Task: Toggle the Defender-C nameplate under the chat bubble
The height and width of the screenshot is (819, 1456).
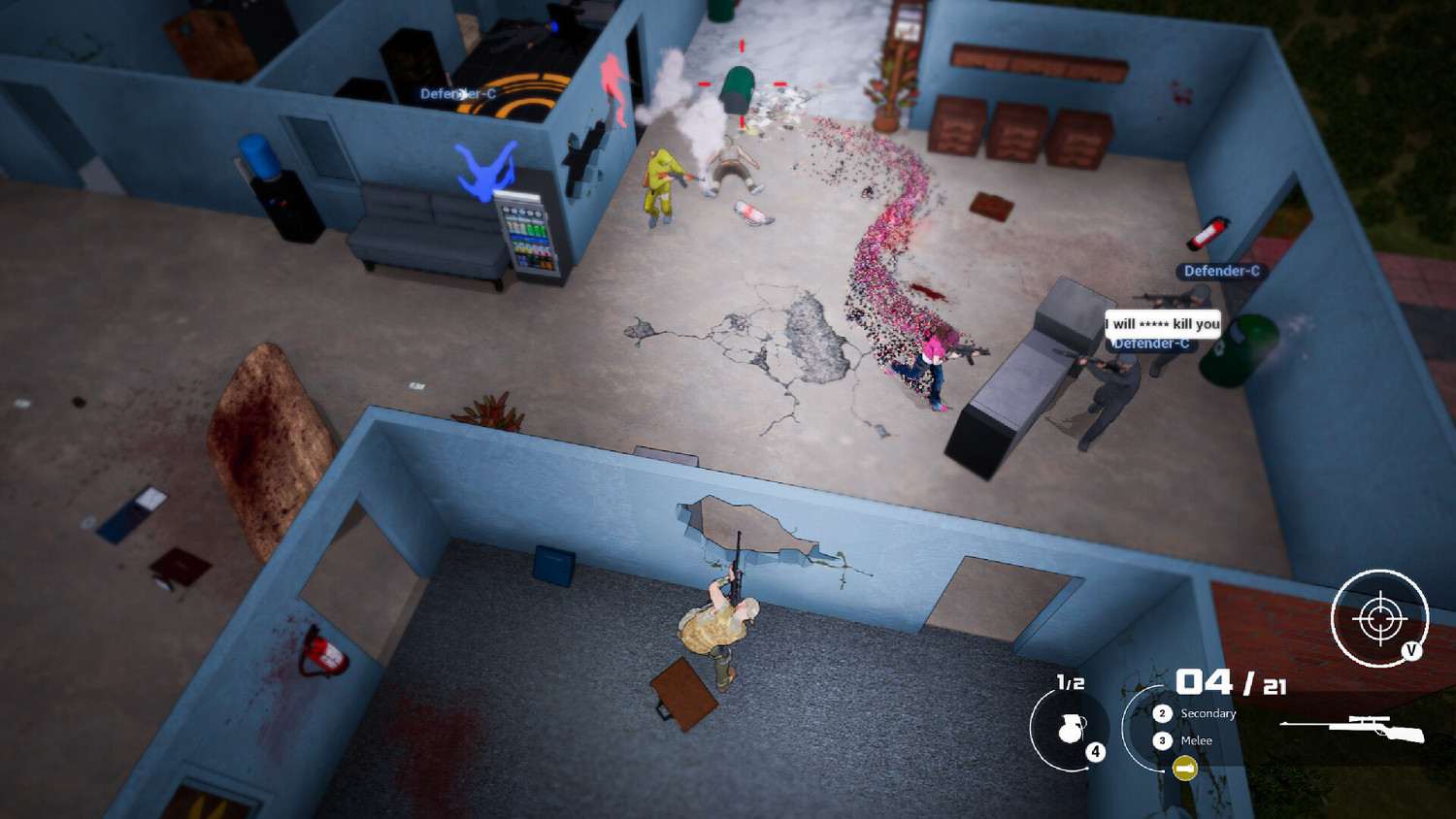Action: [1151, 342]
